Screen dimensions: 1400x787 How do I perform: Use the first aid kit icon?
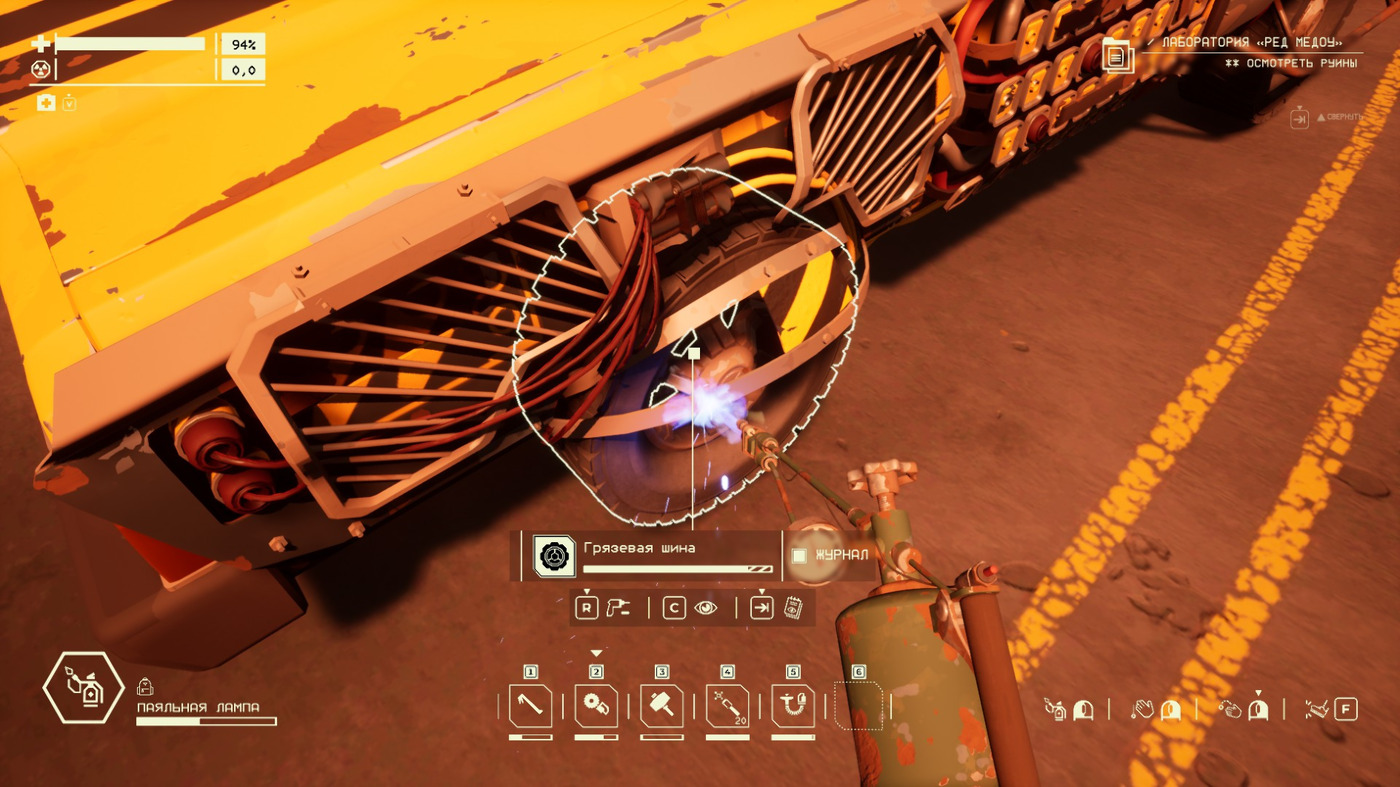46,102
